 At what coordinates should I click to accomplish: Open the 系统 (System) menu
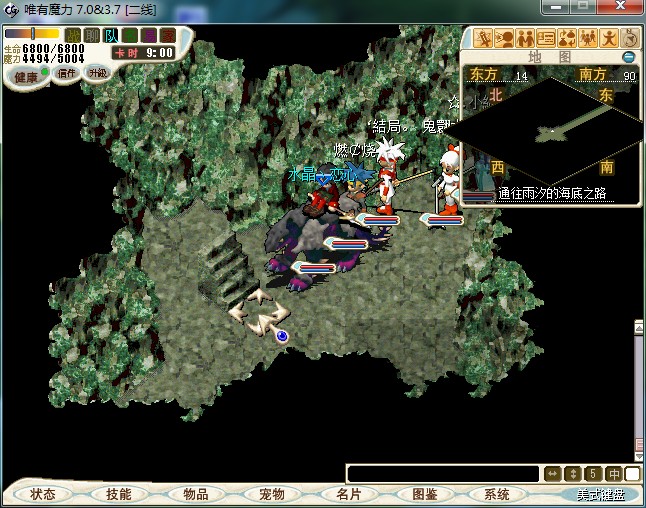[x=497, y=494]
